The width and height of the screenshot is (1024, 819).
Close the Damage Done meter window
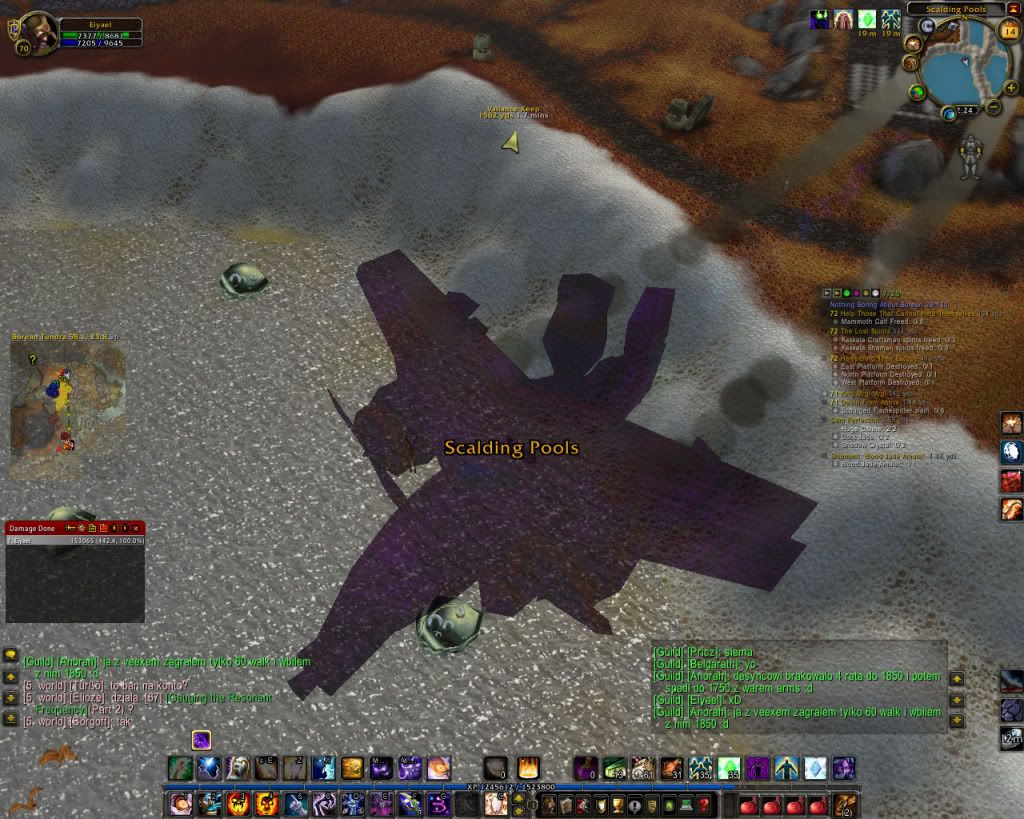click(138, 527)
